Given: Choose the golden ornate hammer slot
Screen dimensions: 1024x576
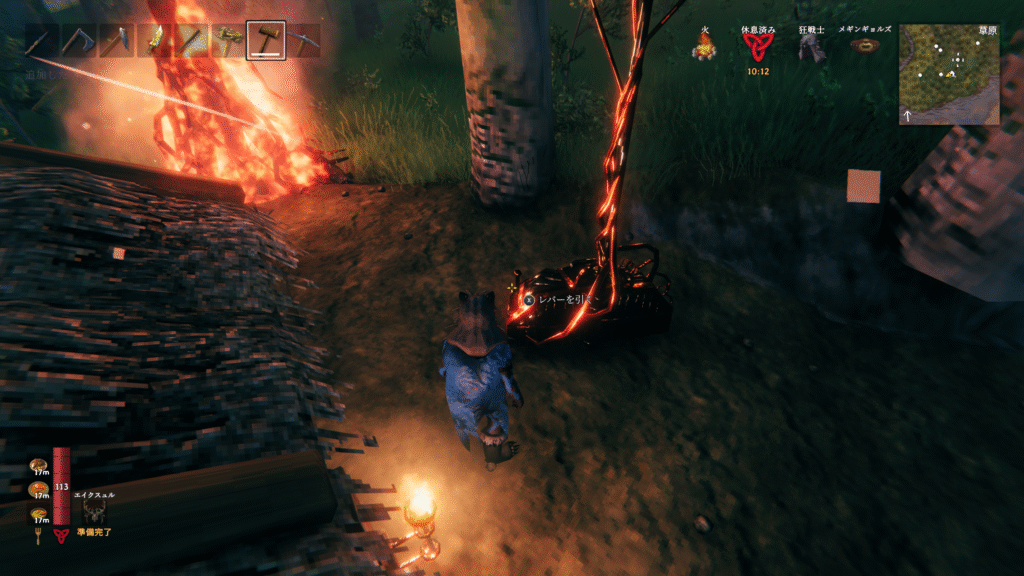Looking at the screenshot, I should point(229,41).
